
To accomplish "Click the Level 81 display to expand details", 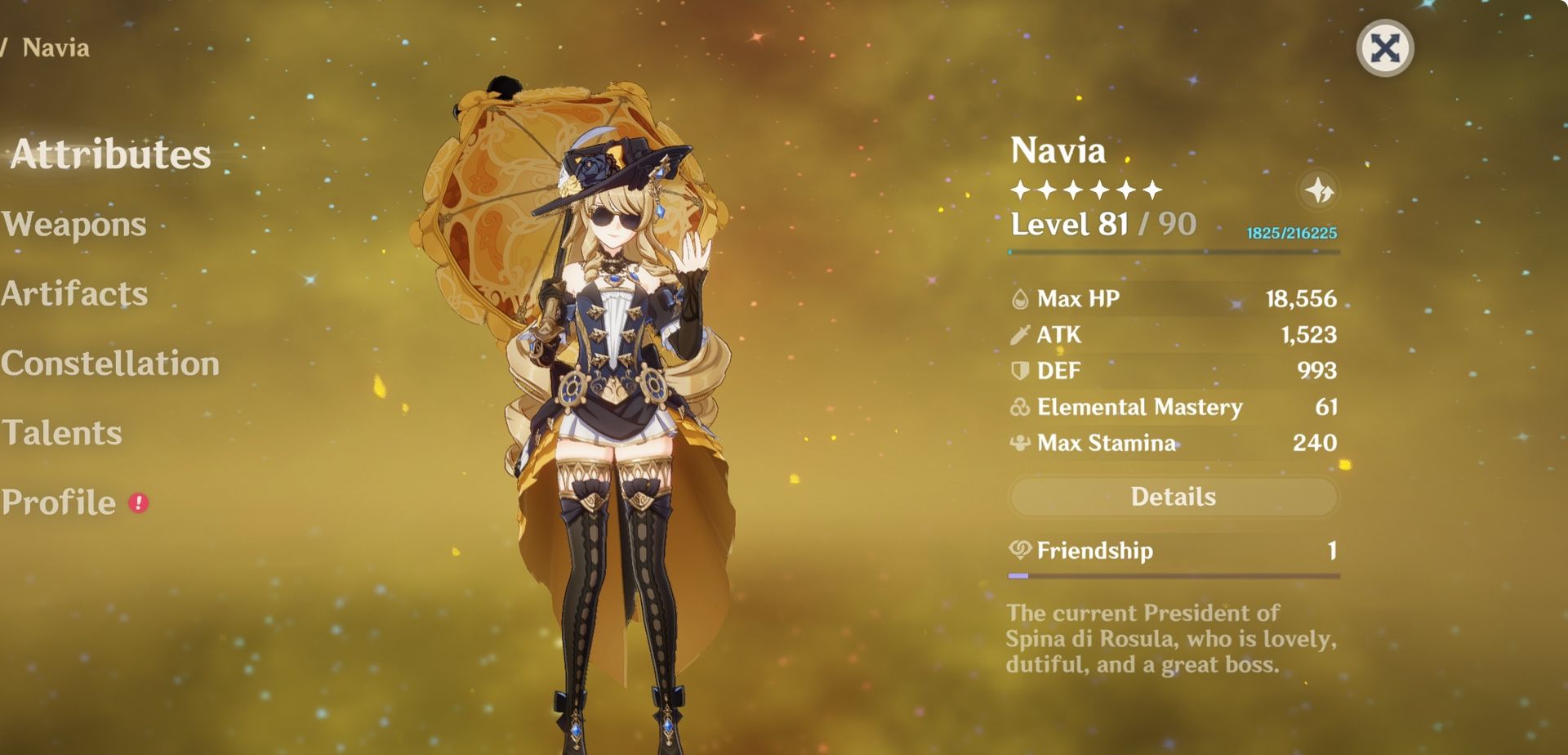I will [1070, 225].
